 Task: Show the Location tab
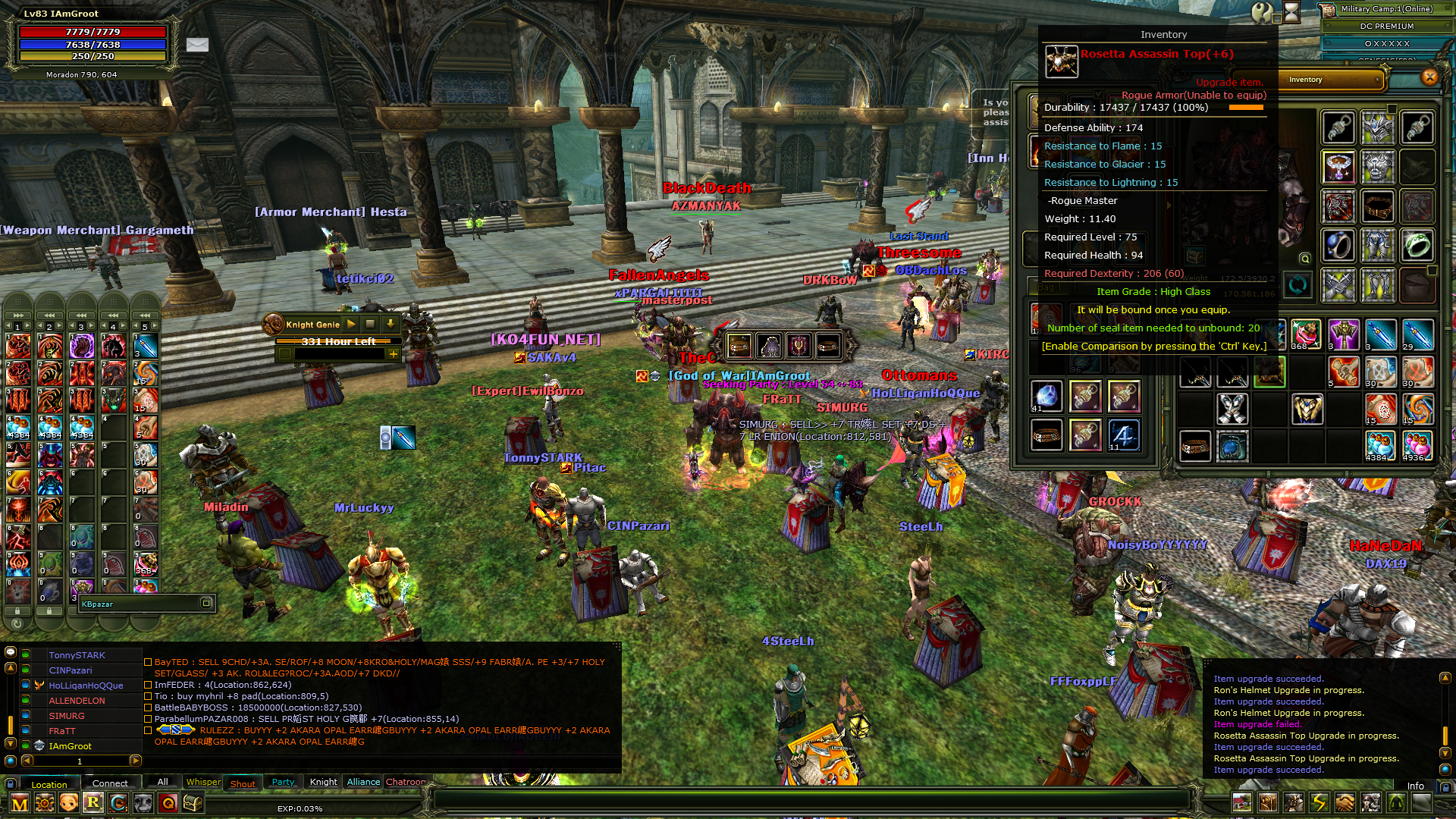[49, 784]
